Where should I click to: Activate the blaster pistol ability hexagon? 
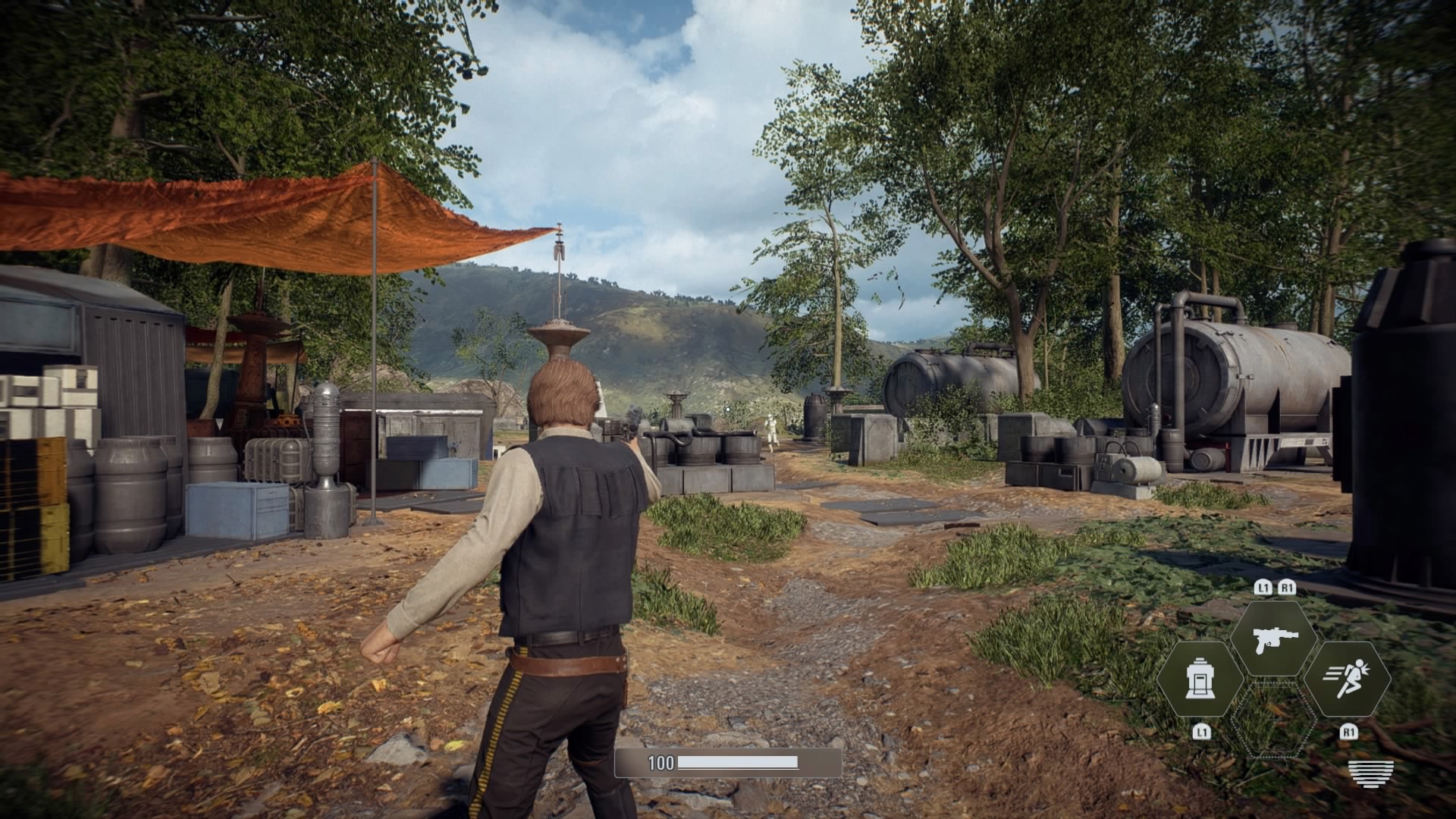pyautogui.click(x=1274, y=639)
